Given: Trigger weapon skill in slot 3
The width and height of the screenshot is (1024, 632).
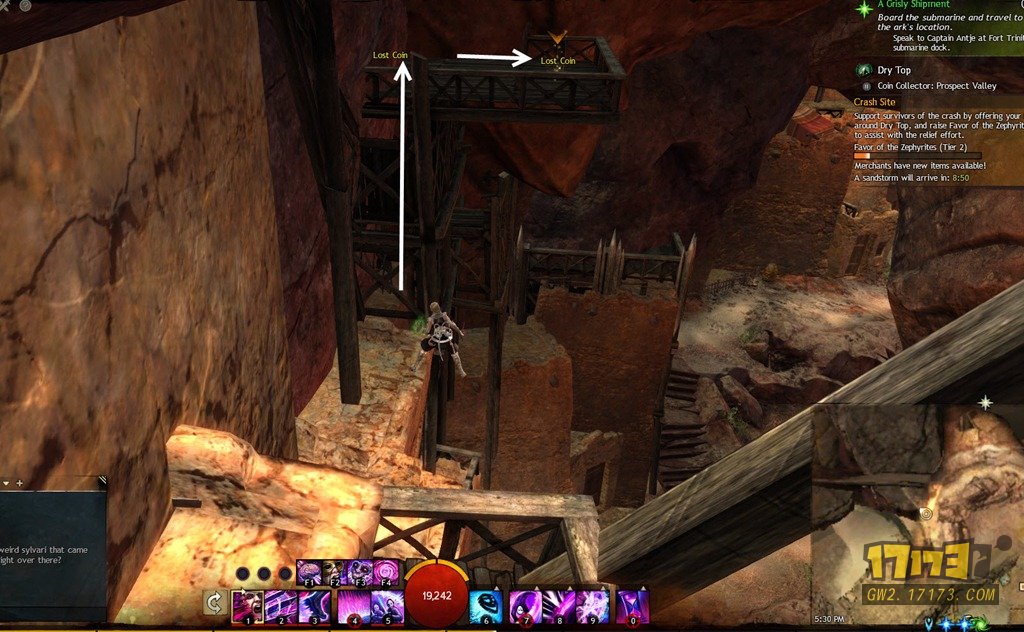Looking at the screenshot, I should (315, 606).
